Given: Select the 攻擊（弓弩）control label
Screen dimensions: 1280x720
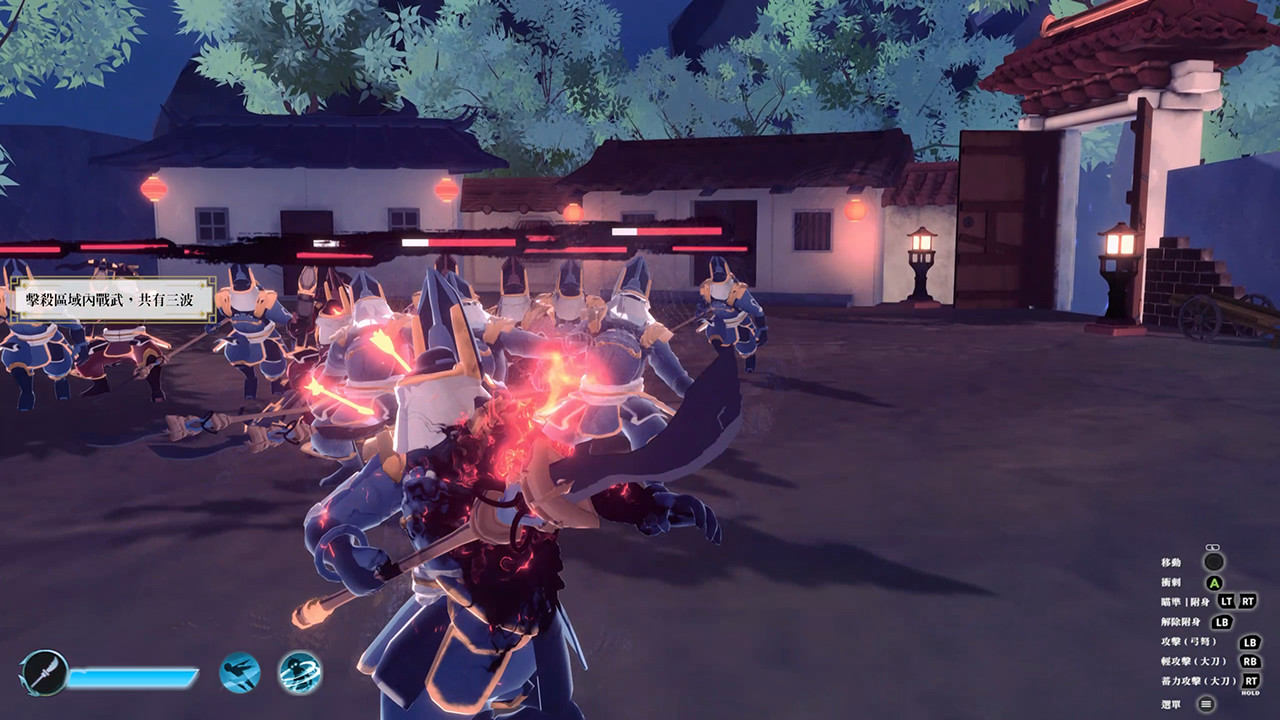Looking at the screenshot, I should (1189, 641).
